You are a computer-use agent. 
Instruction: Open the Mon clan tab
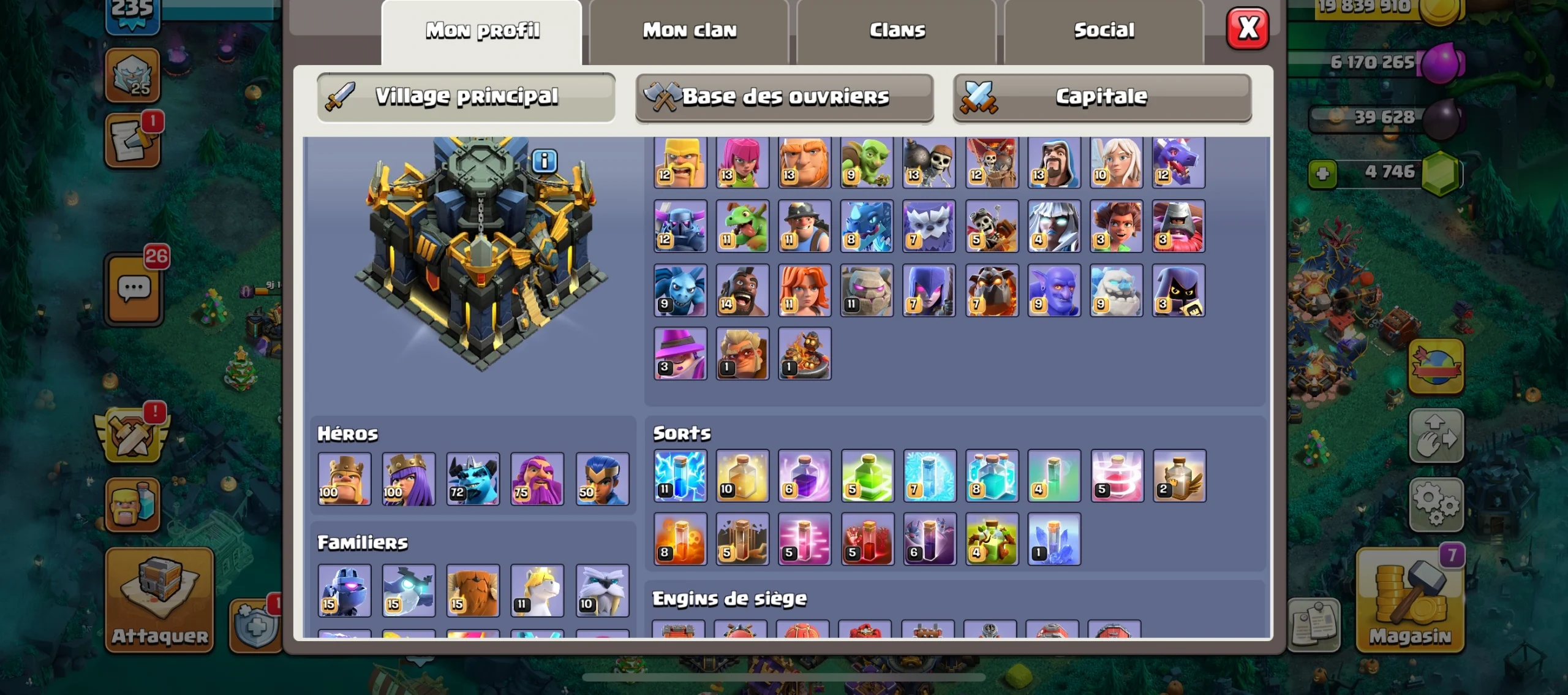coord(688,29)
